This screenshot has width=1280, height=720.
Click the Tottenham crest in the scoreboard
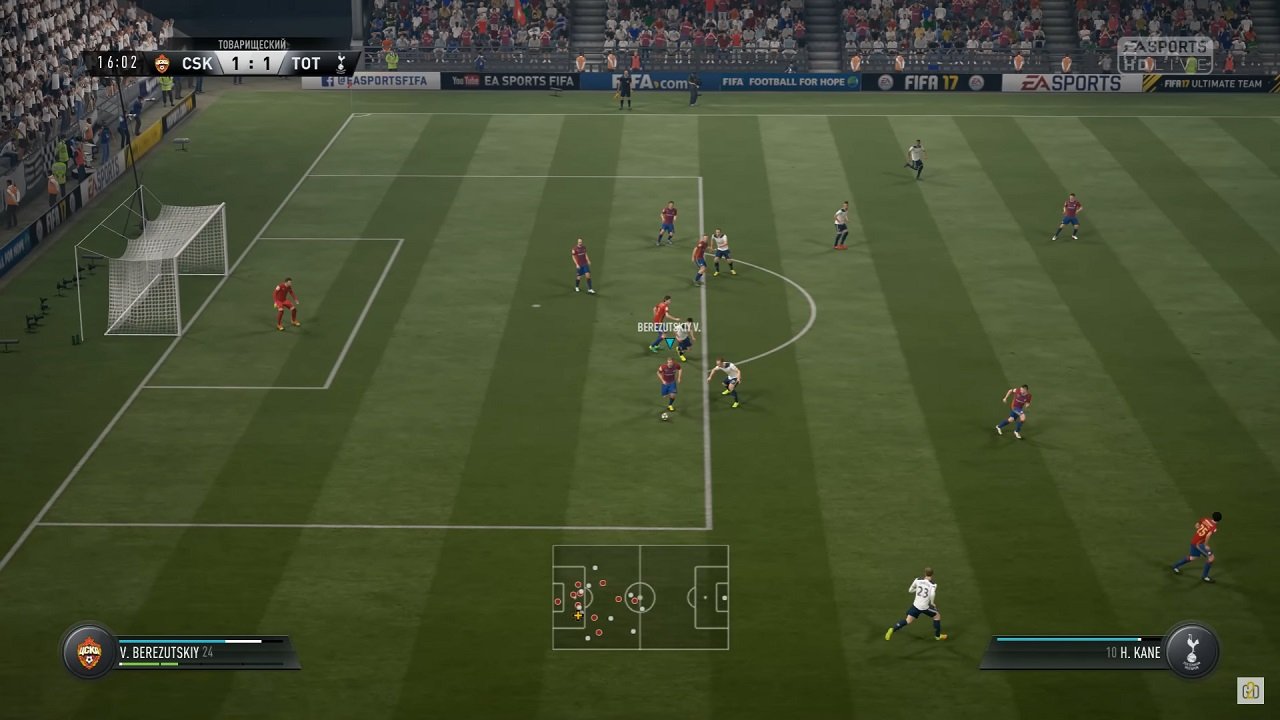click(341, 63)
